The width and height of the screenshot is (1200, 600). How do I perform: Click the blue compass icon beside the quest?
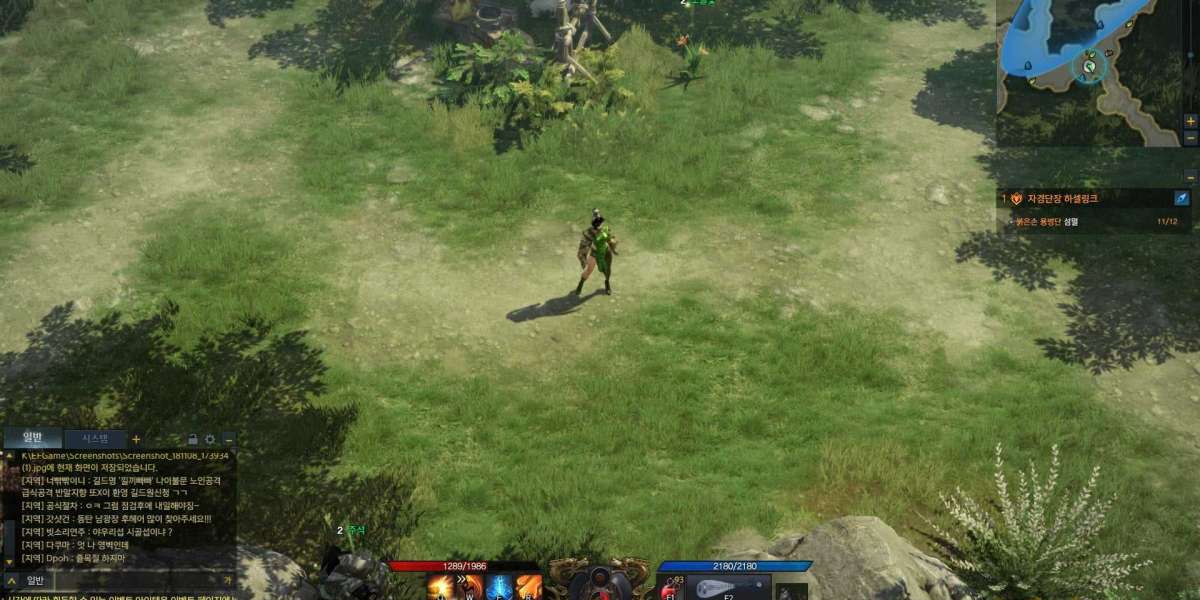point(1181,199)
